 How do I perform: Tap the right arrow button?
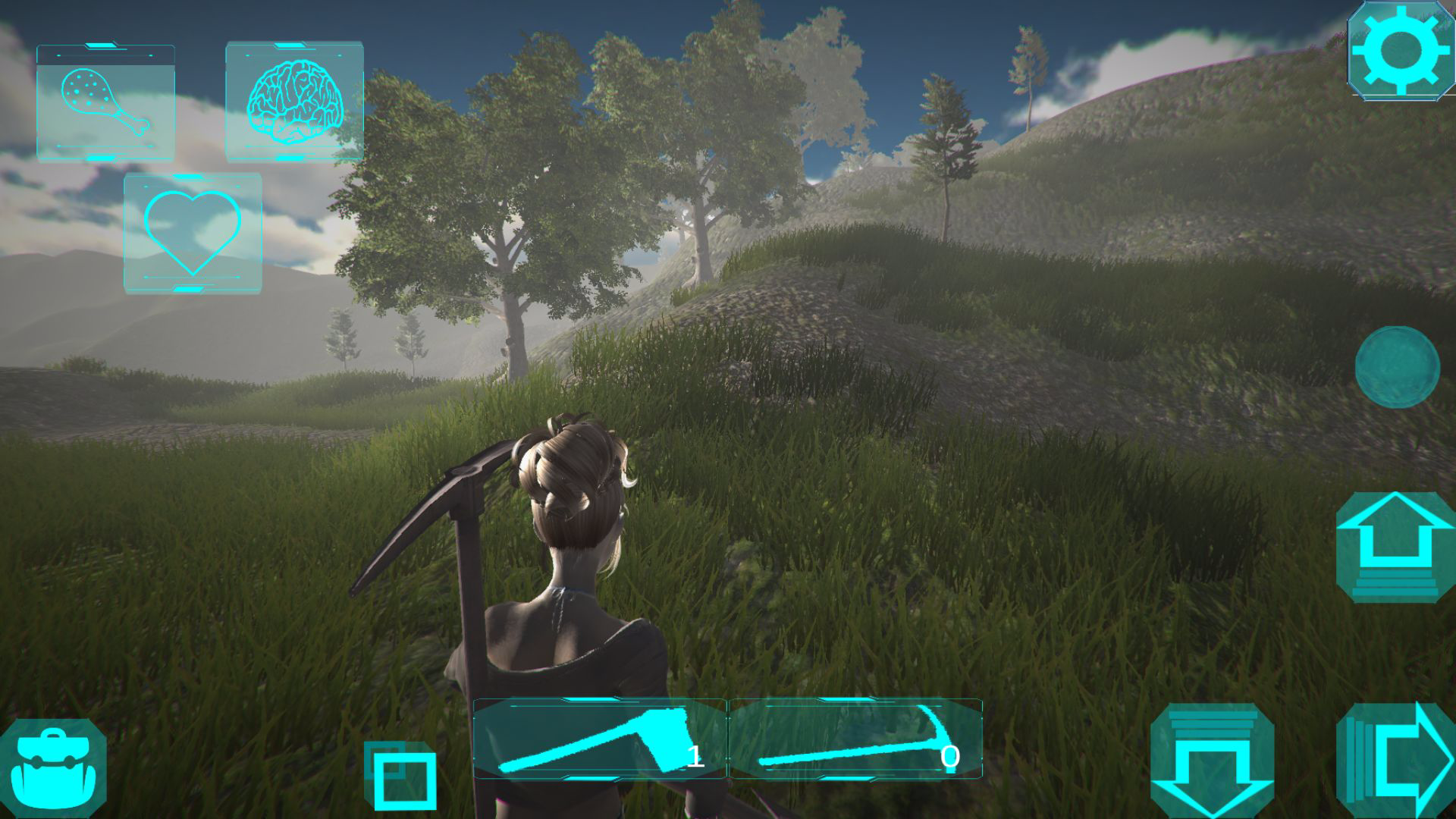[x=1397, y=761]
